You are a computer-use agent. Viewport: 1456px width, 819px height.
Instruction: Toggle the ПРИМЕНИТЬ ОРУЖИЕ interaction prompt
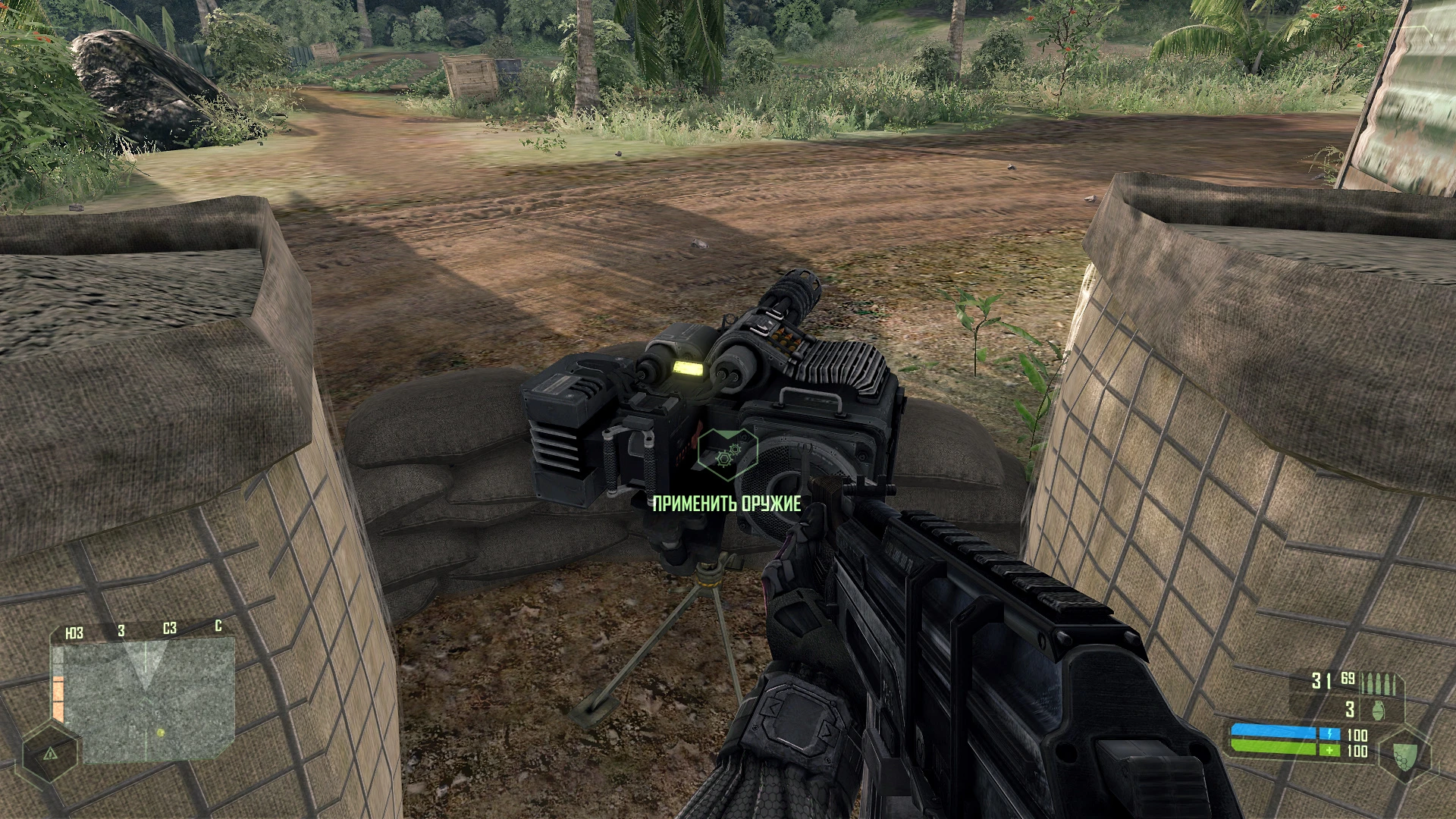[x=728, y=502]
